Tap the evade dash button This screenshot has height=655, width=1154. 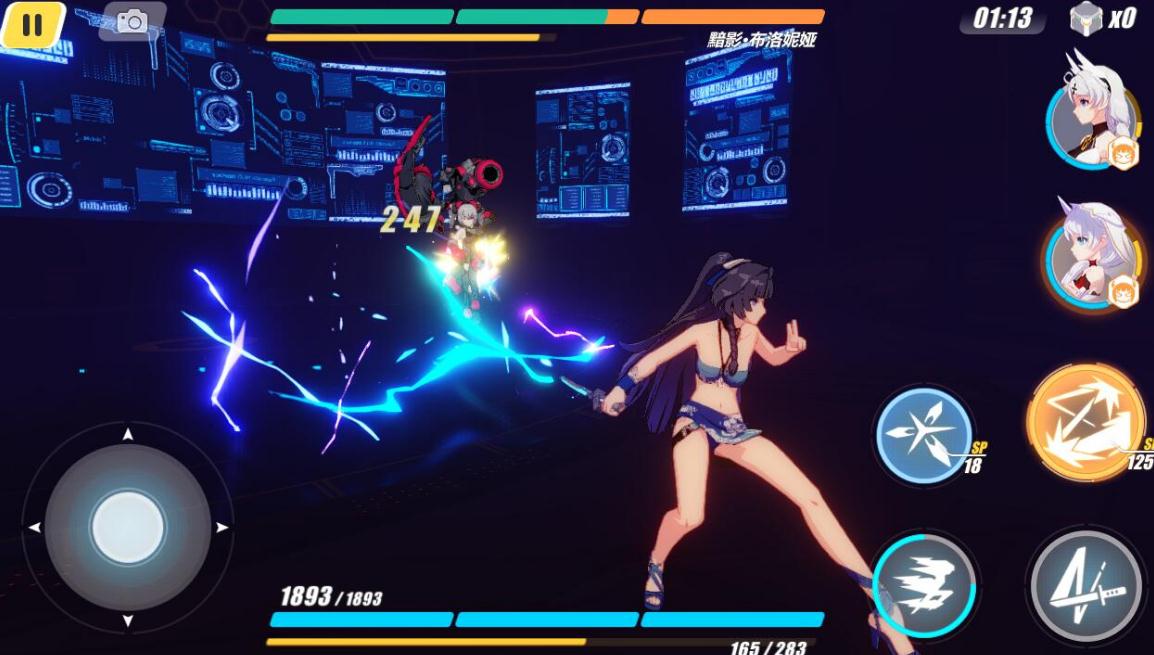(924, 585)
